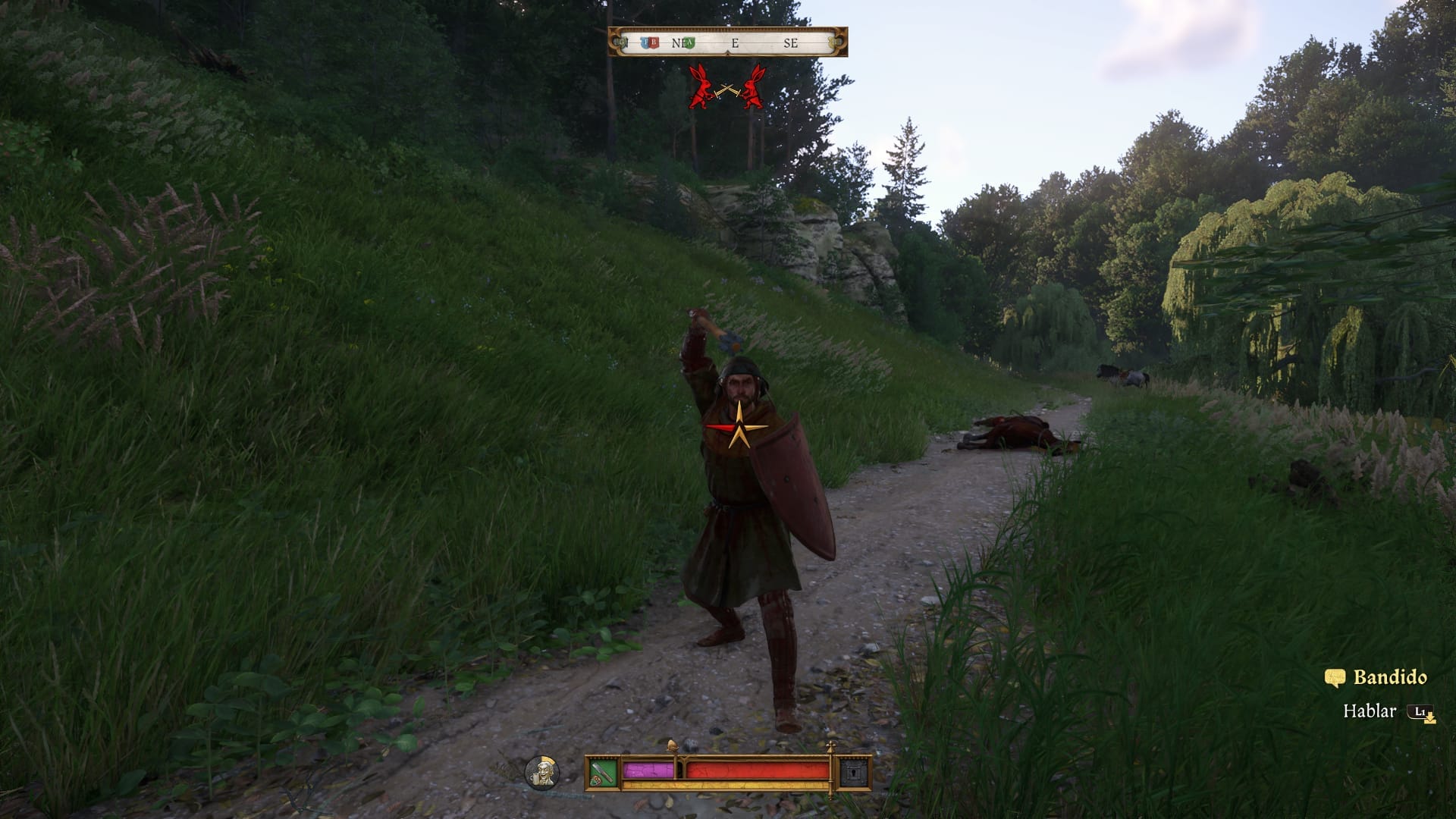This screenshot has width=1456, height=819.
Task: Click the green A marker on the compass
Action: click(690, 43)
